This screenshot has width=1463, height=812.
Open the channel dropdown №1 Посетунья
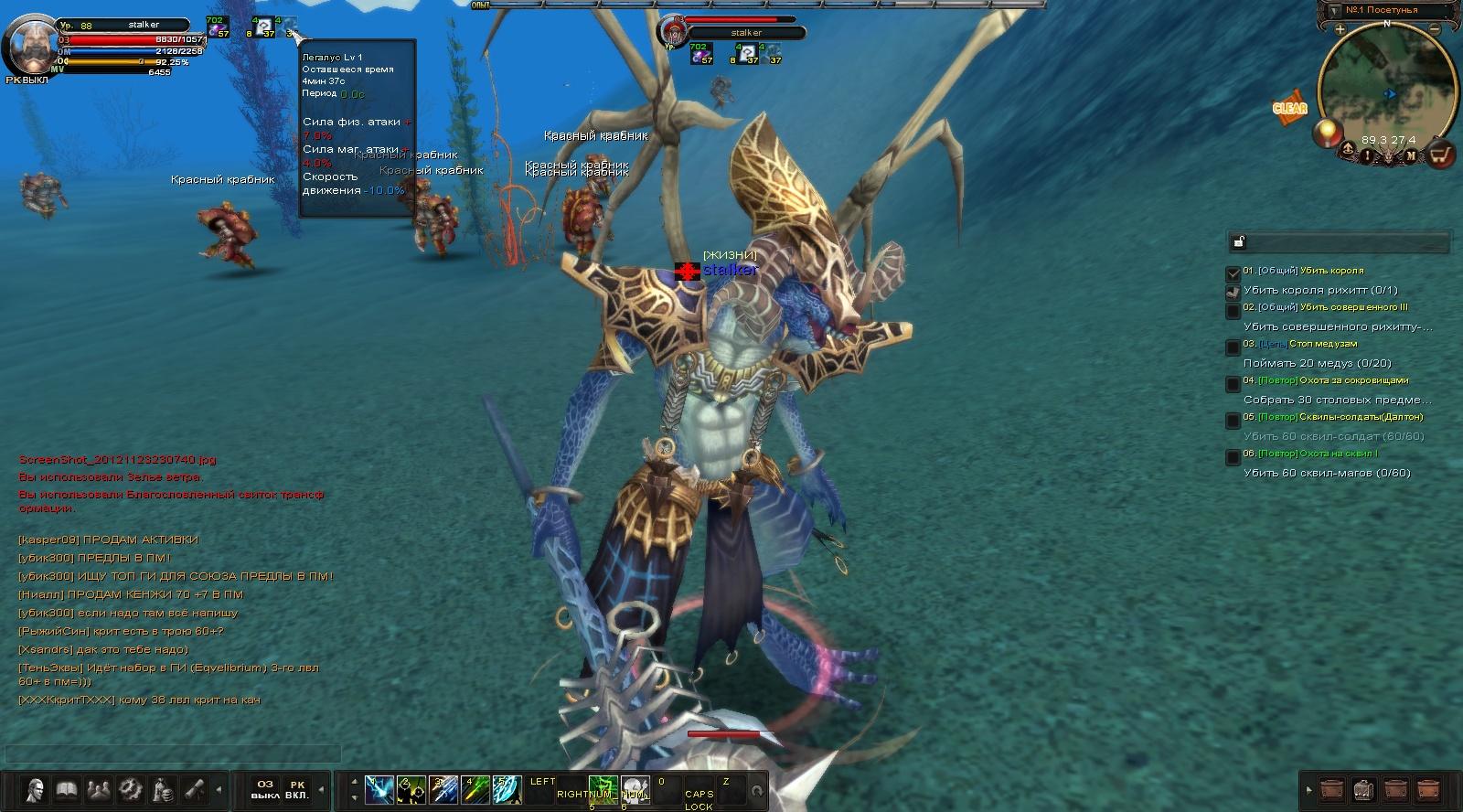(1333, 11)
